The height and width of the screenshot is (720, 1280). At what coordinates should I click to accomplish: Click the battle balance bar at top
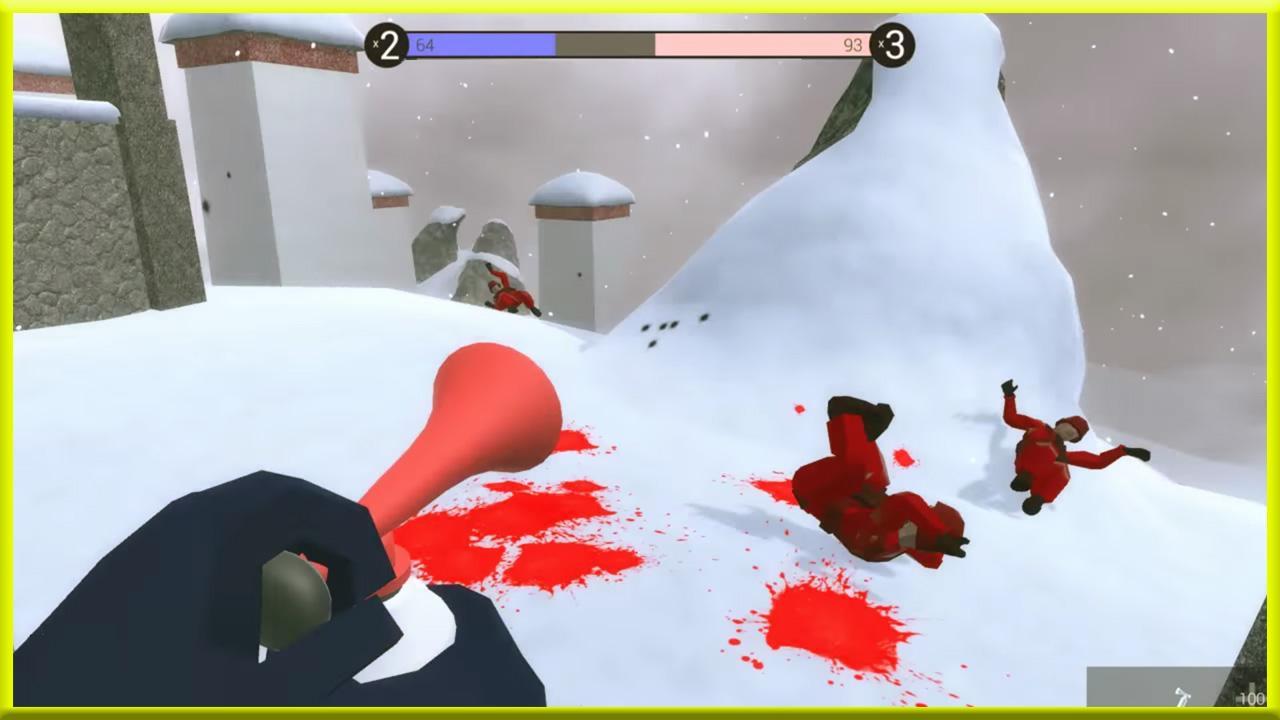coord(640,43)
